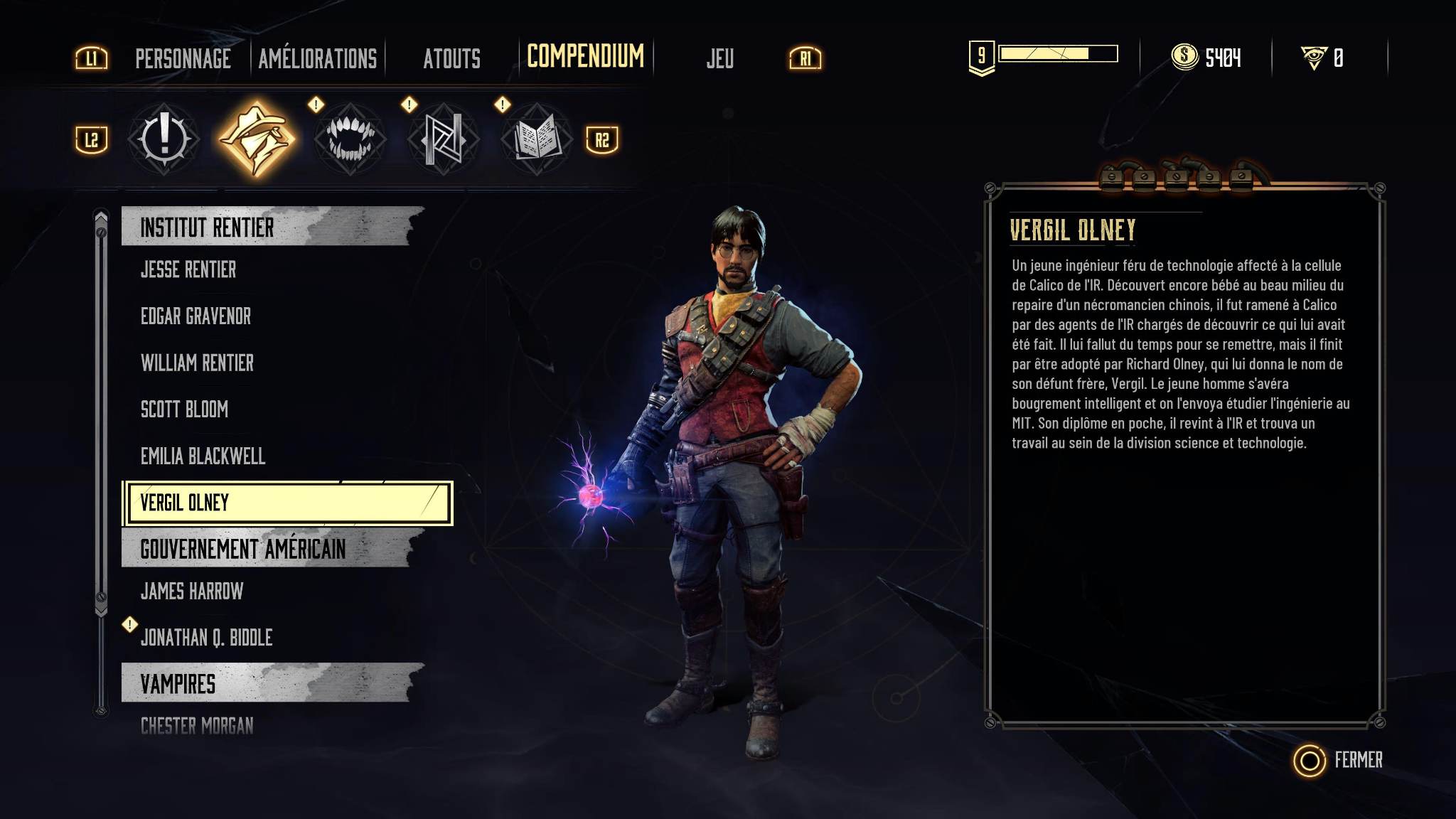Viewport: 1456px width, 819px height.
Task: Select Chester Morgan under Vampires
Action: [197, 726]
